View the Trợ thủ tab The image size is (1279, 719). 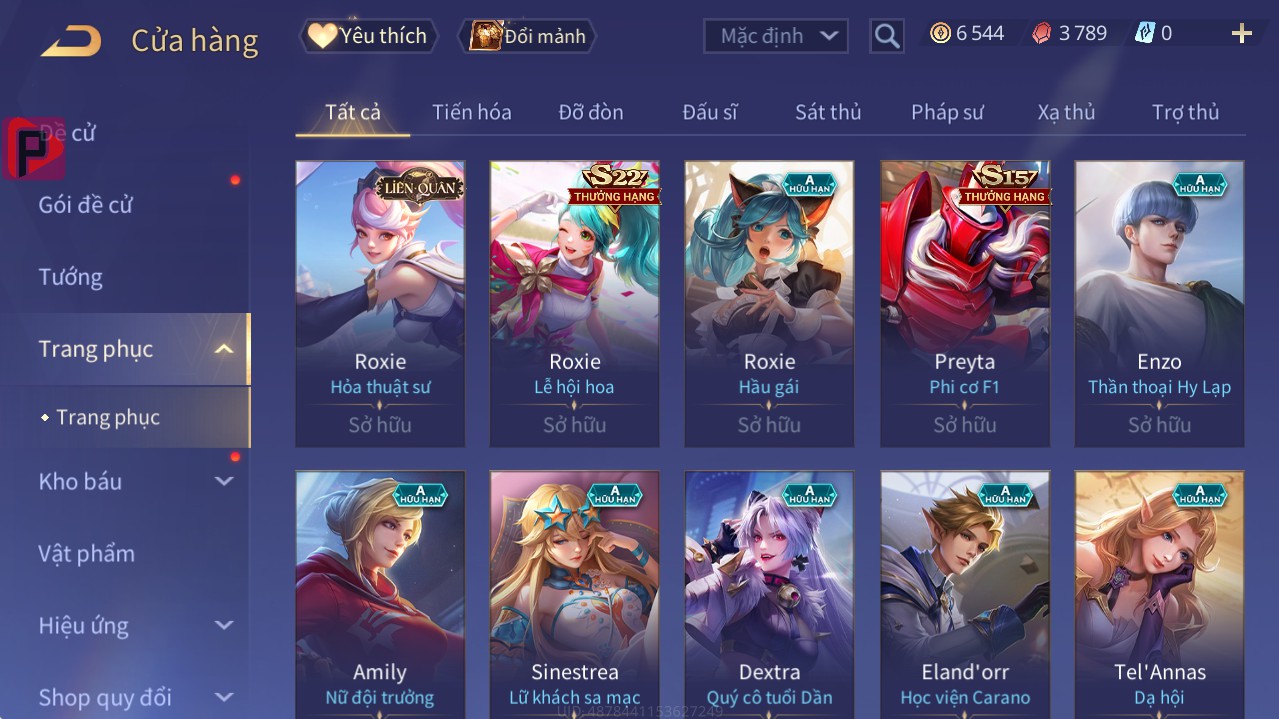tap(1185, 112)
